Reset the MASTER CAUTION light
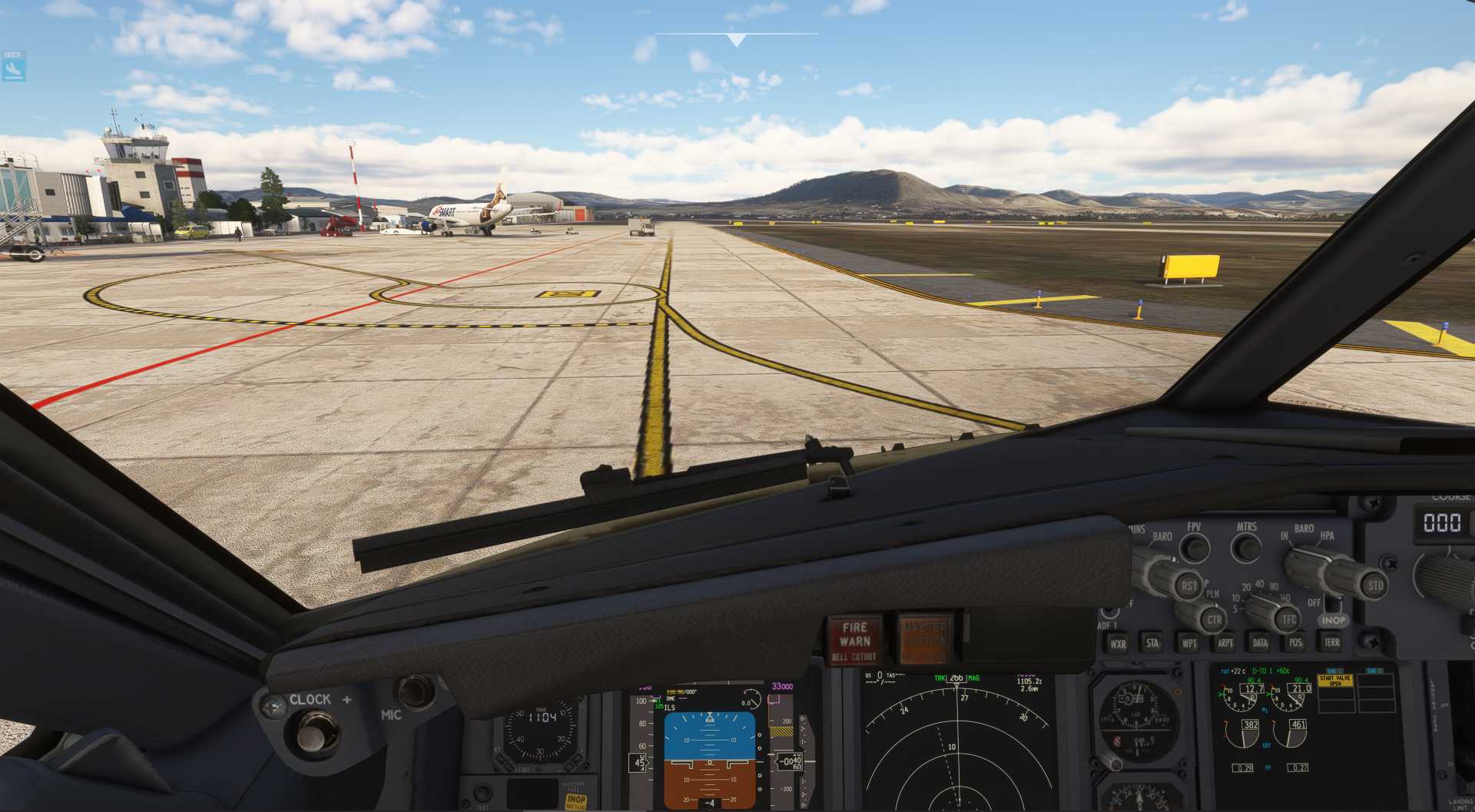Screen dimensions: 1475x812 [924, 638]
